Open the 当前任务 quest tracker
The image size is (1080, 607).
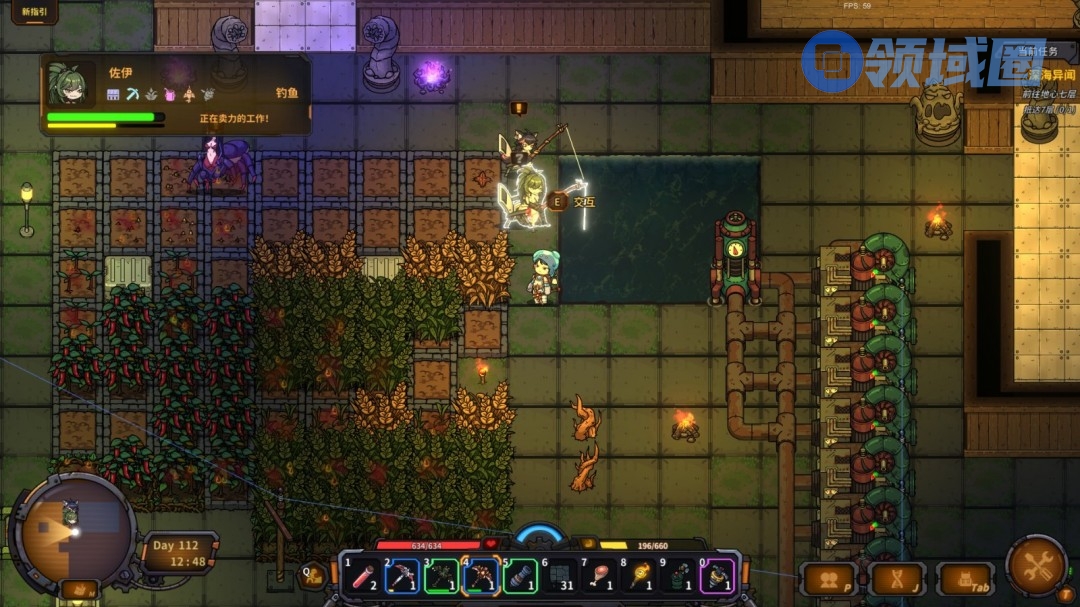[x=1043, y=51]
